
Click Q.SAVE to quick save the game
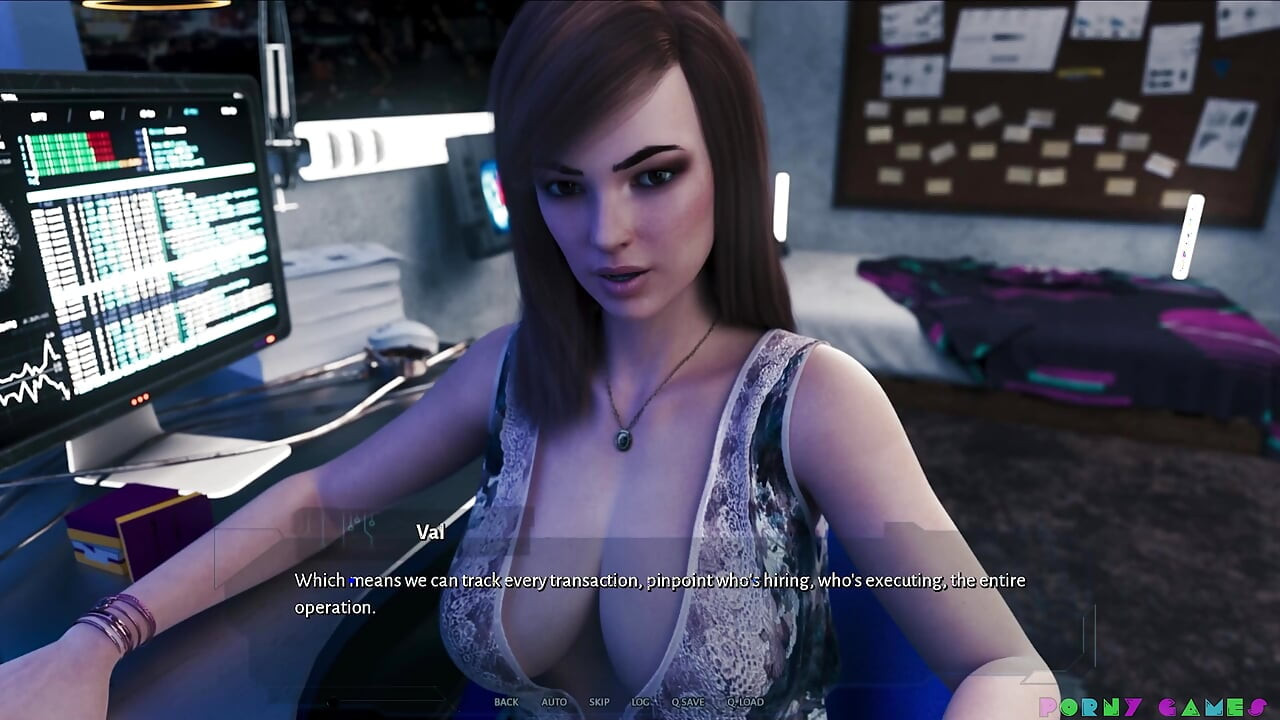pos(688,702)
